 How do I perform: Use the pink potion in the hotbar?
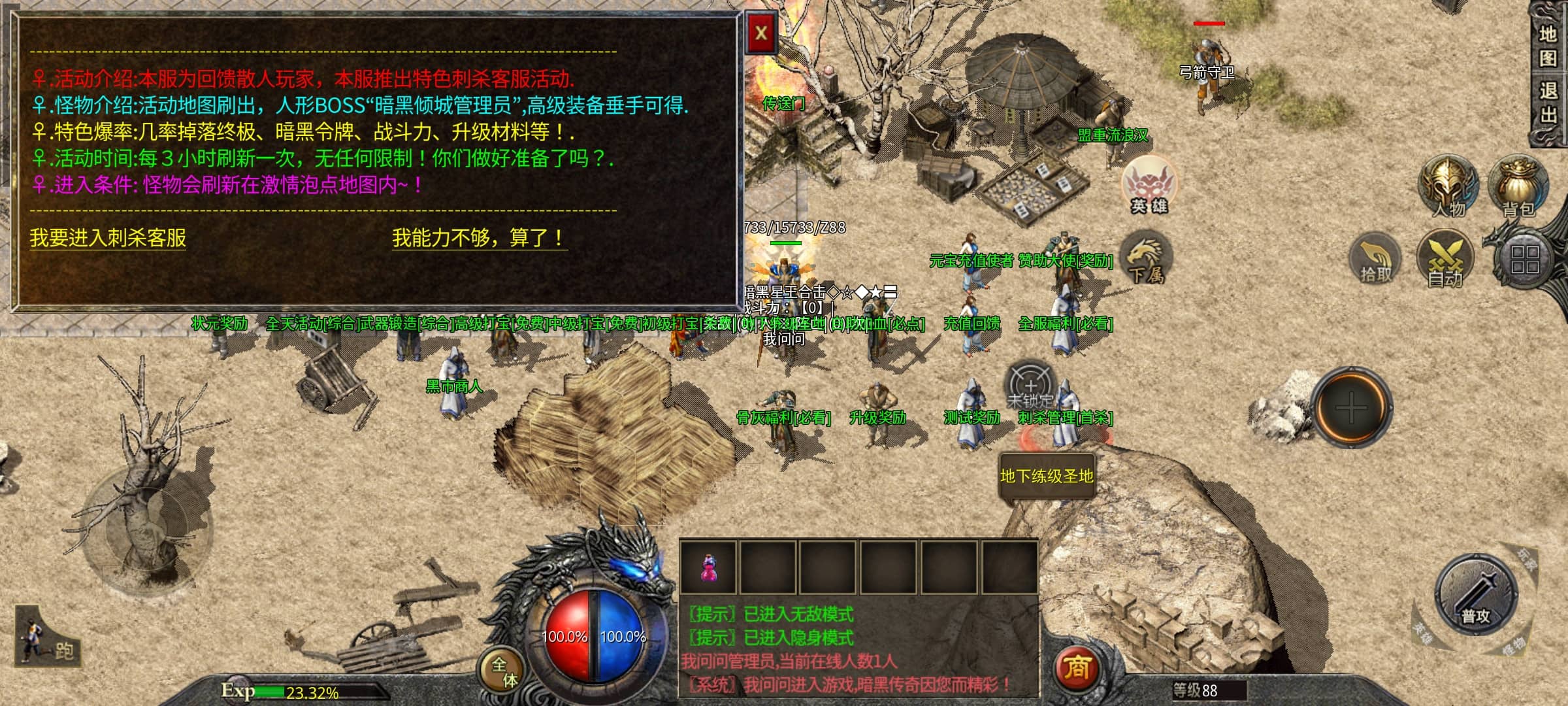708,567
